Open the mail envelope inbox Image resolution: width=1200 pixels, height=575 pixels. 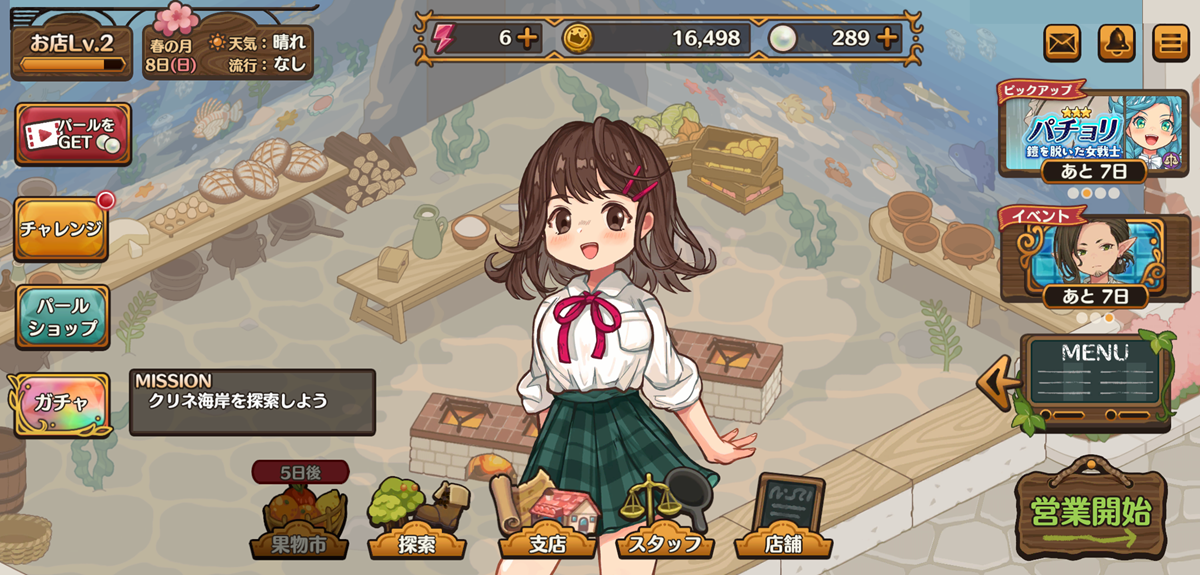1062,43
